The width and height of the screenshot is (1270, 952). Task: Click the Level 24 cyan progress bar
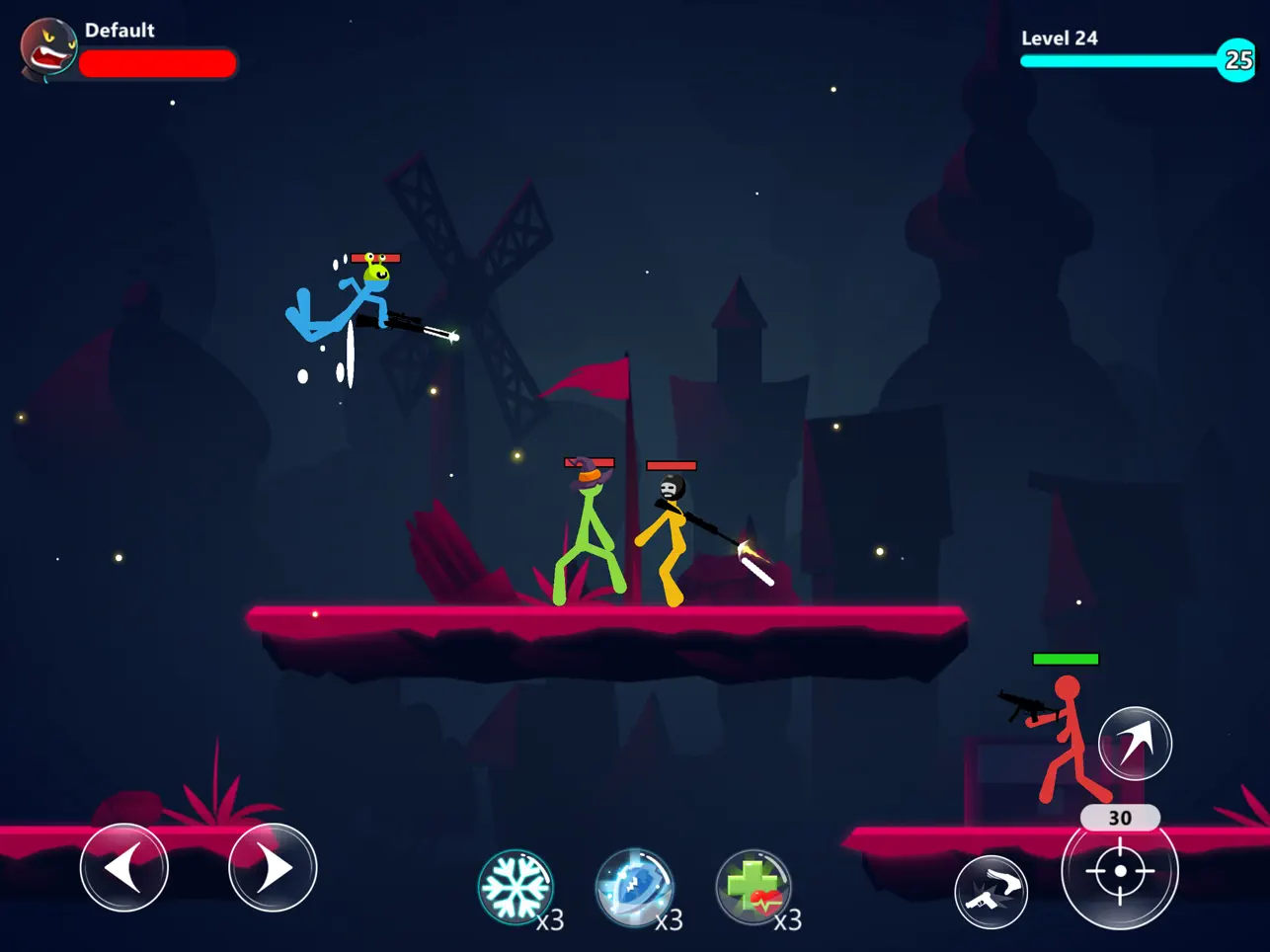1121,61
